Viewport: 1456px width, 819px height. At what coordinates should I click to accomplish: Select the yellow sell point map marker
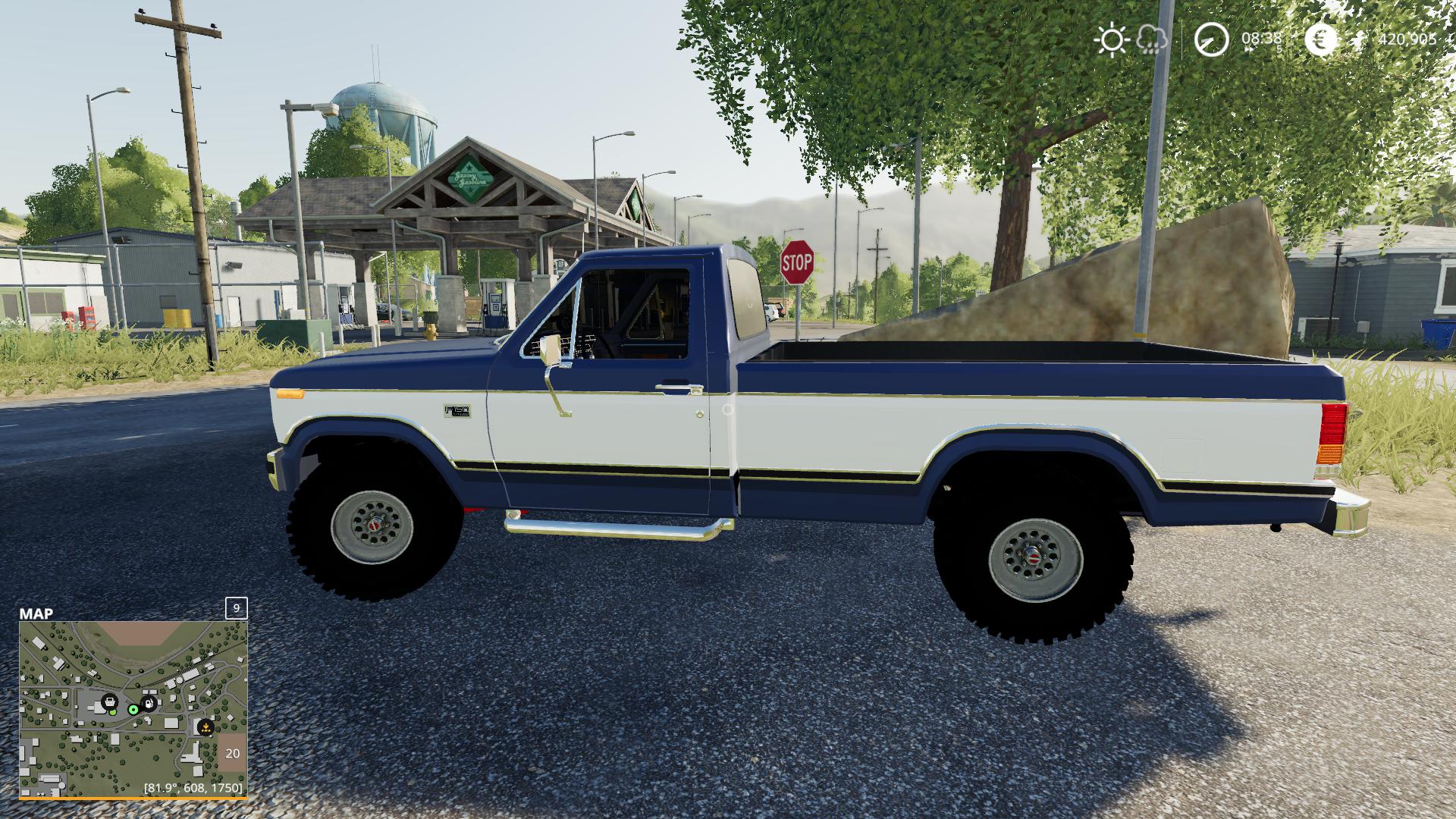pos(204,727)
